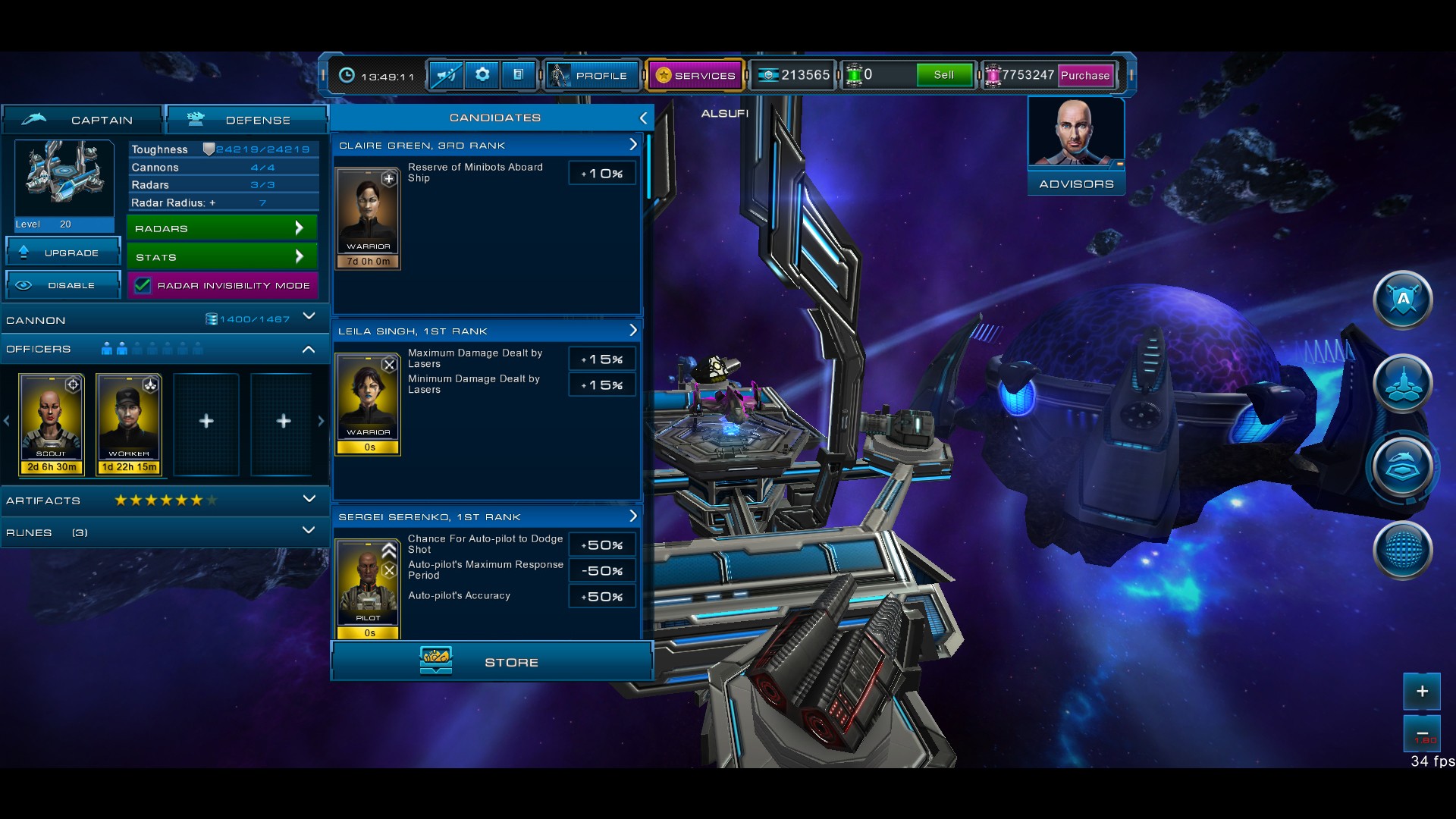Show the Stats panel
The width and height of the screenshot is (1456, 819).
[x=221, y=257]
